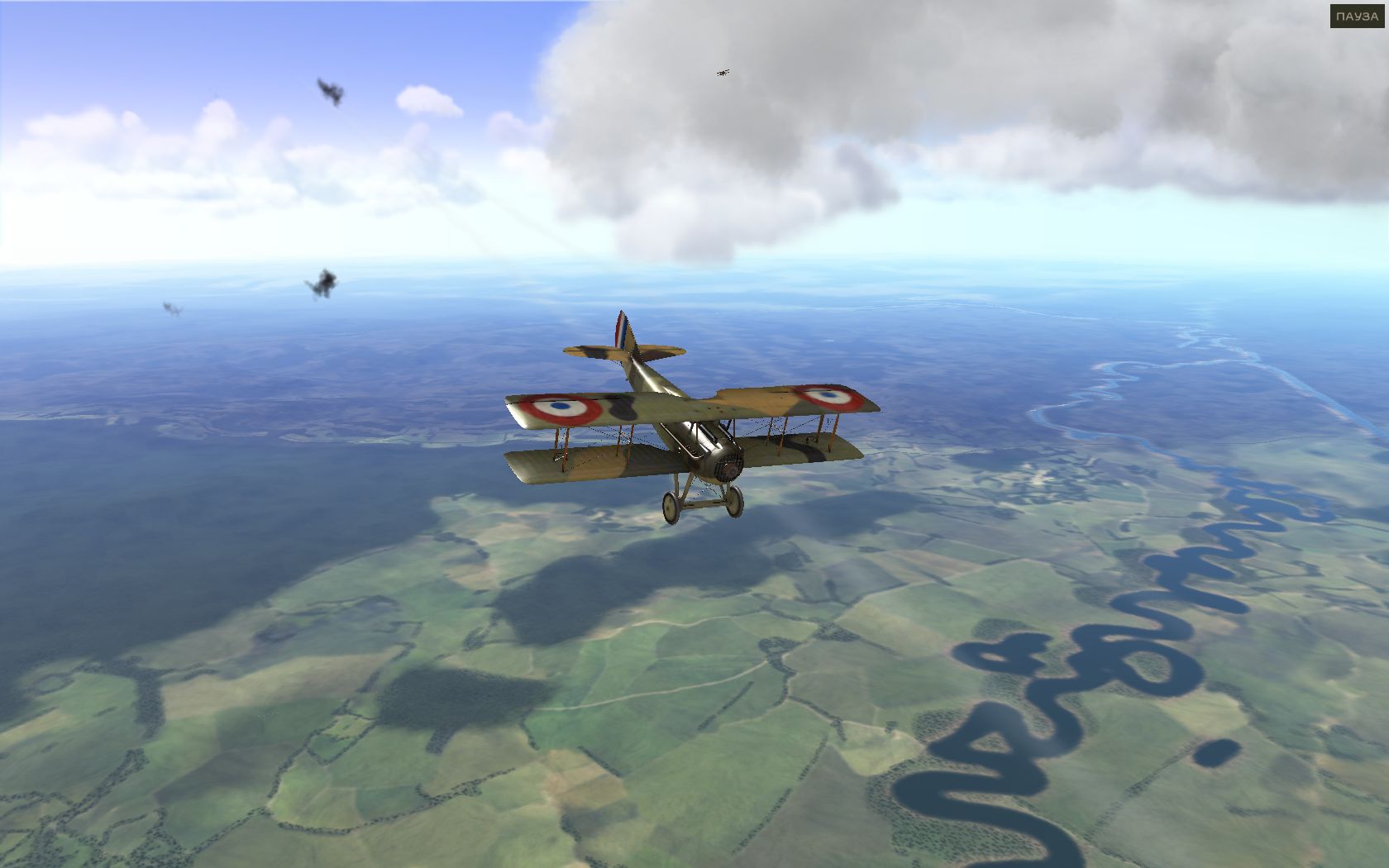The width and height of the screenshot is (1389, 868).
Task: Click the ПАУЗА pause label
Action: (1357, 17)
